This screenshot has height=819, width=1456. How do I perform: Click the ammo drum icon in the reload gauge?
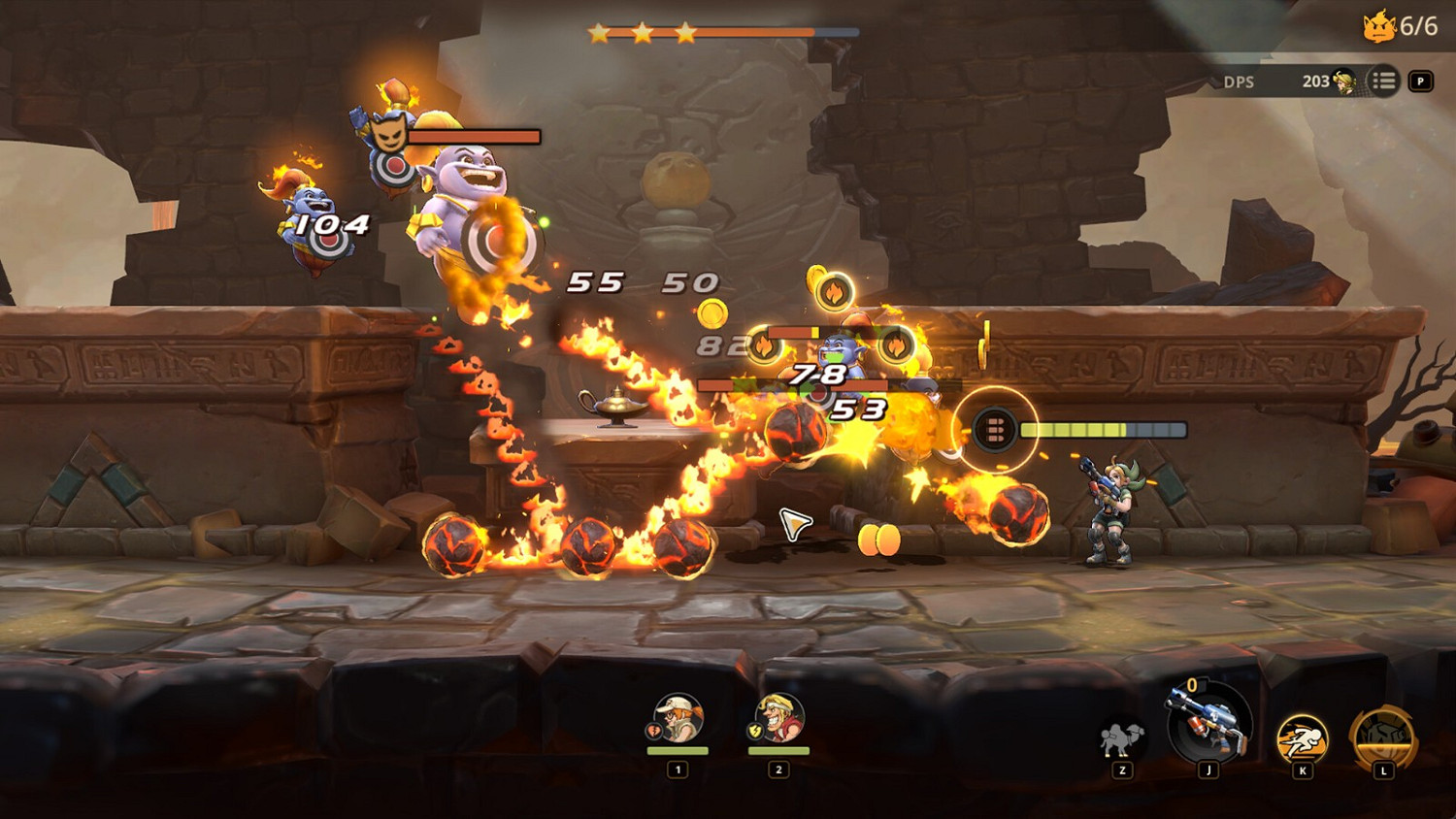995,427
